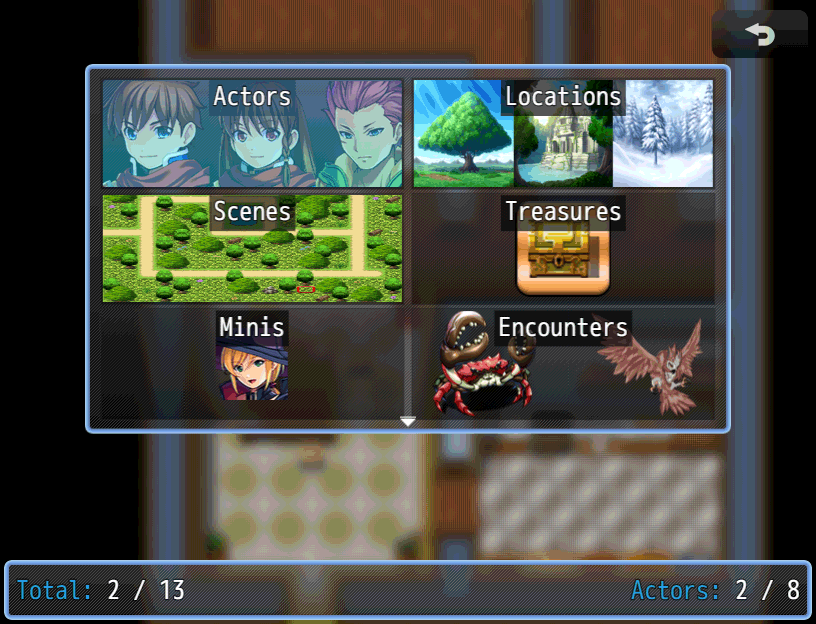Choose the Scenes category

252,248
